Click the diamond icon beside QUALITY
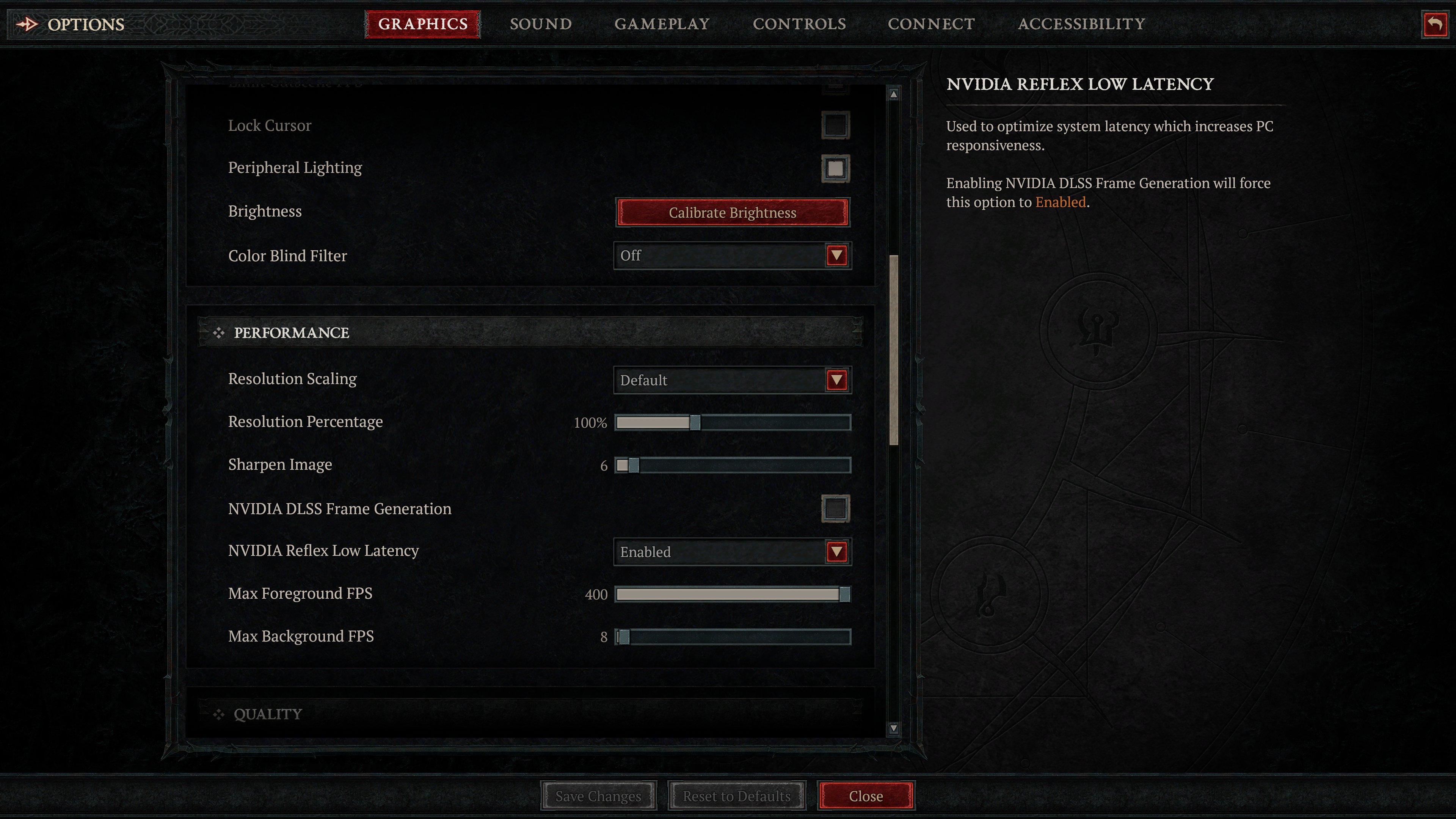The width and height of the screenshot is (1456, 819). 219,714
